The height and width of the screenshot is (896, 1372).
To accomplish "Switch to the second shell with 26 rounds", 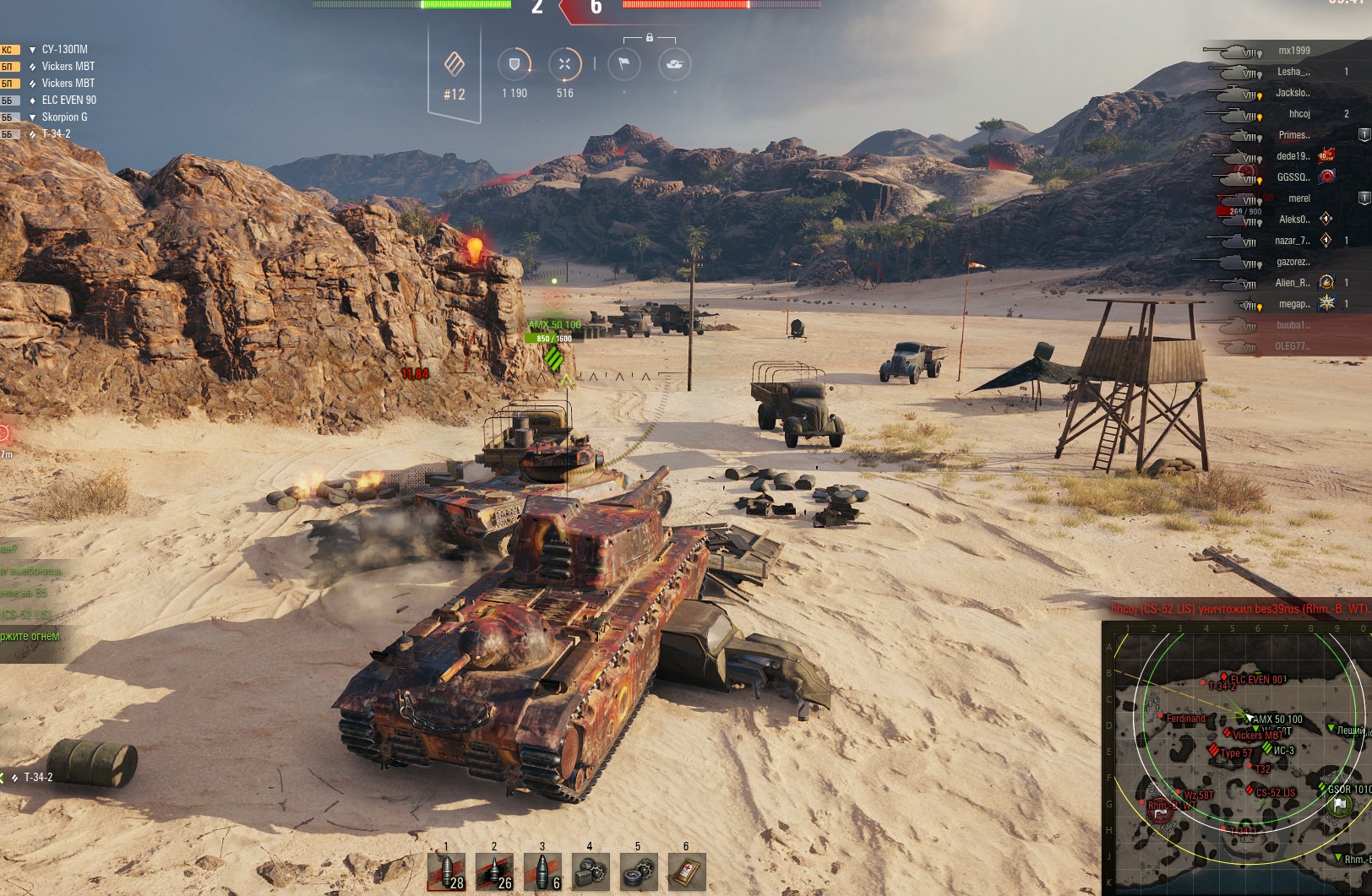I will (494, 872).
